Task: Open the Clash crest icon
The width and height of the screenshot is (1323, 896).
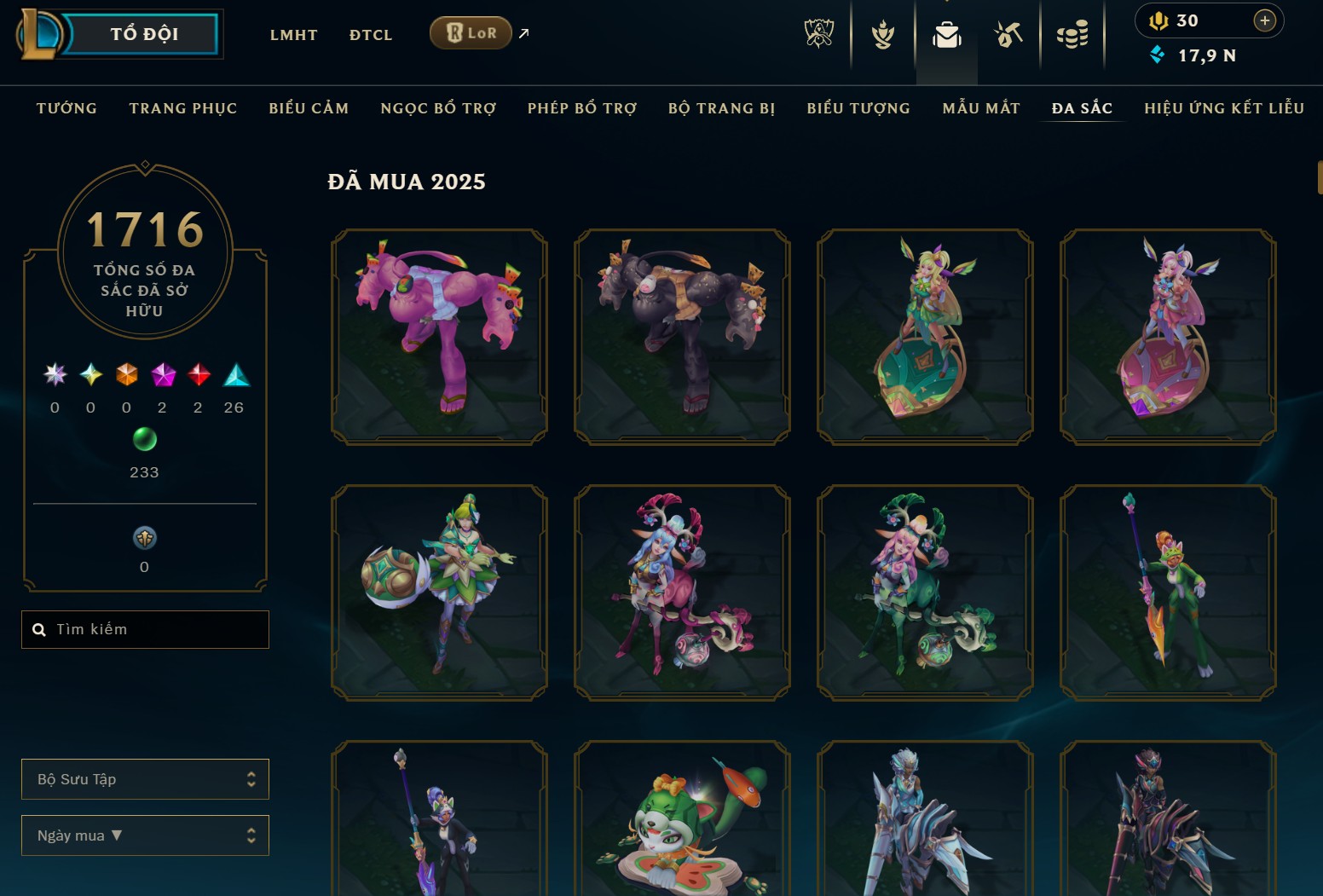Action: 882,34
